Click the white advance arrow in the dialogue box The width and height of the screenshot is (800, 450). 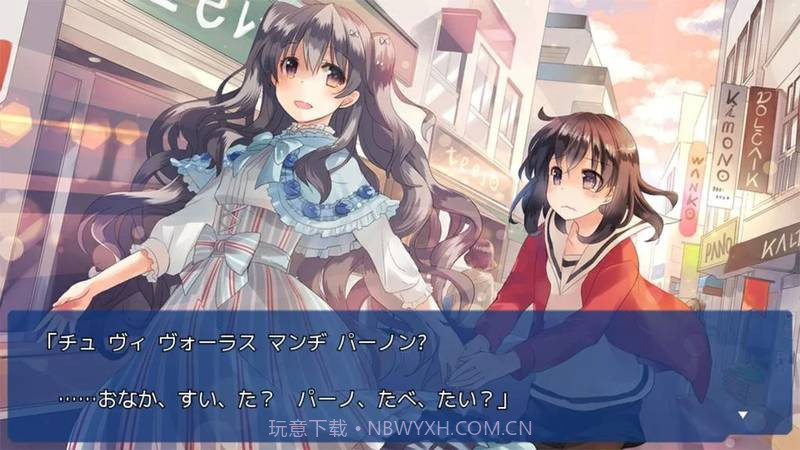[x=743, y=413]
